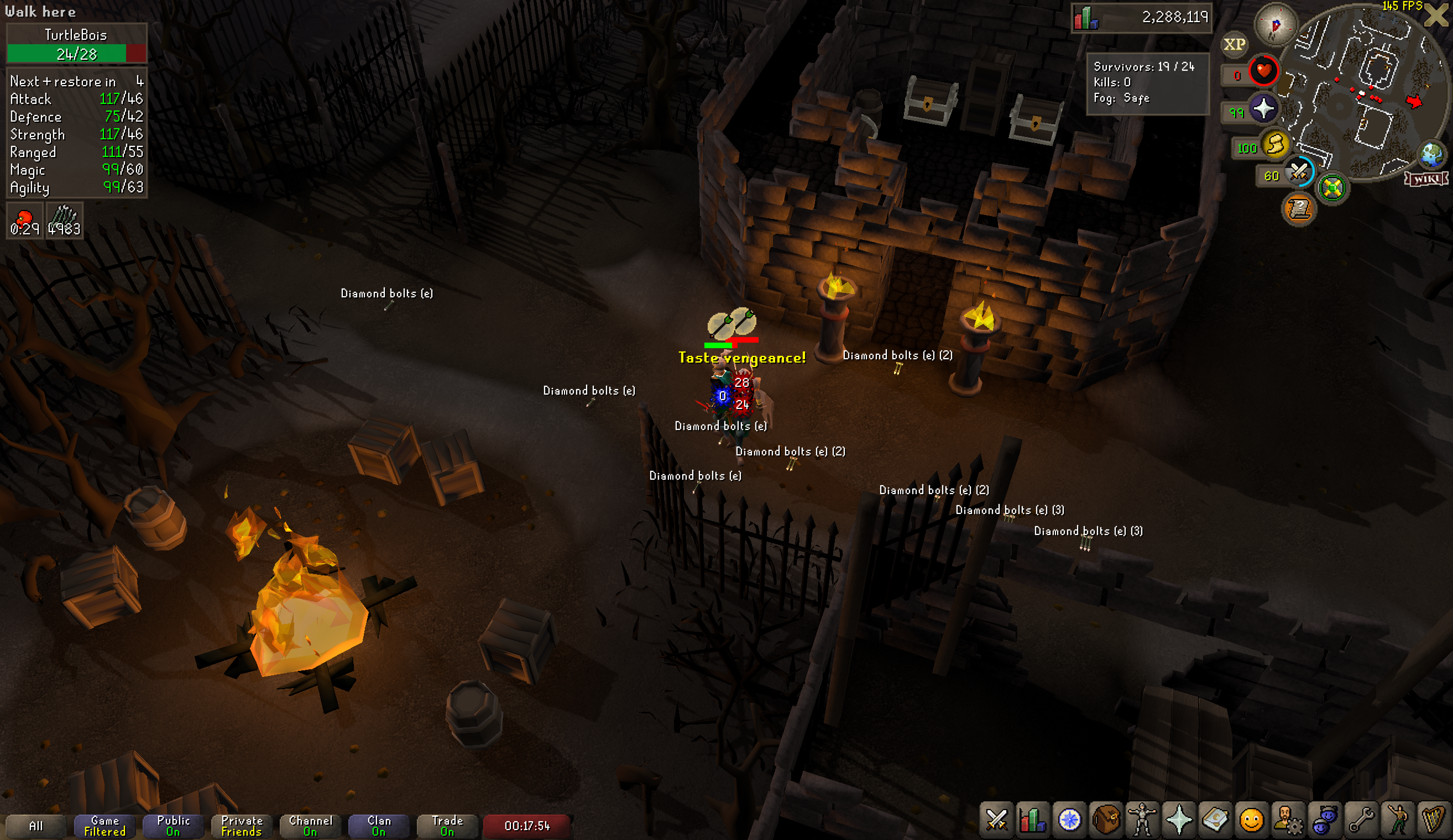Toggle the Game Filtered chat tab
Screen dimensions: 1453x840
click(x=104, y=826)
